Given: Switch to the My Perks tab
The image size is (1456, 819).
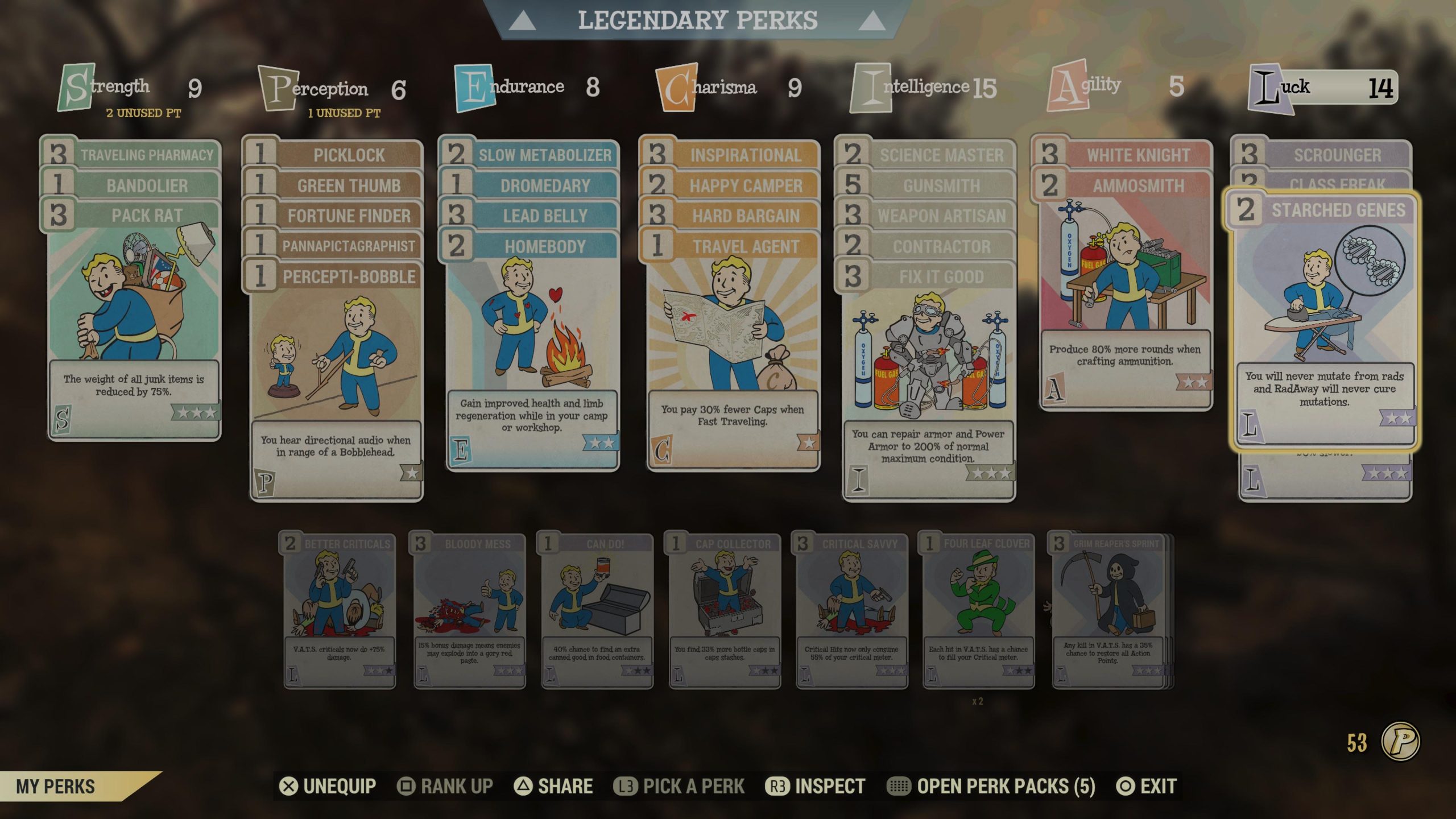Looking at the screenshot, I should pyautogui.click(x=54, y=787).
